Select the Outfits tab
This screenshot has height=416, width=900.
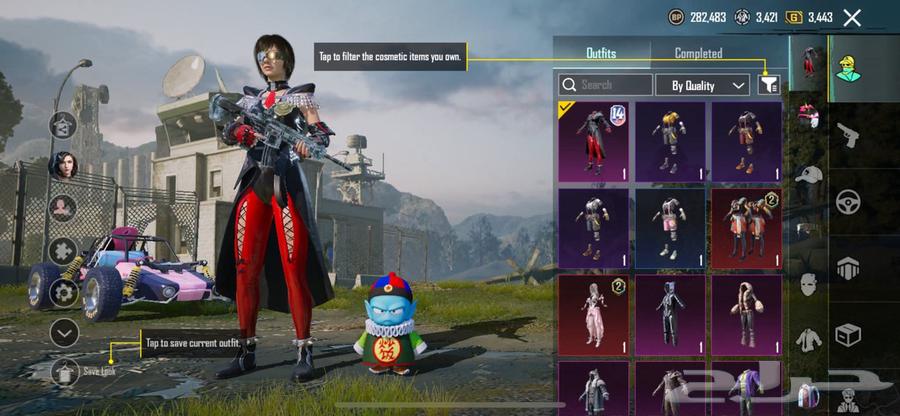(600, 53)
